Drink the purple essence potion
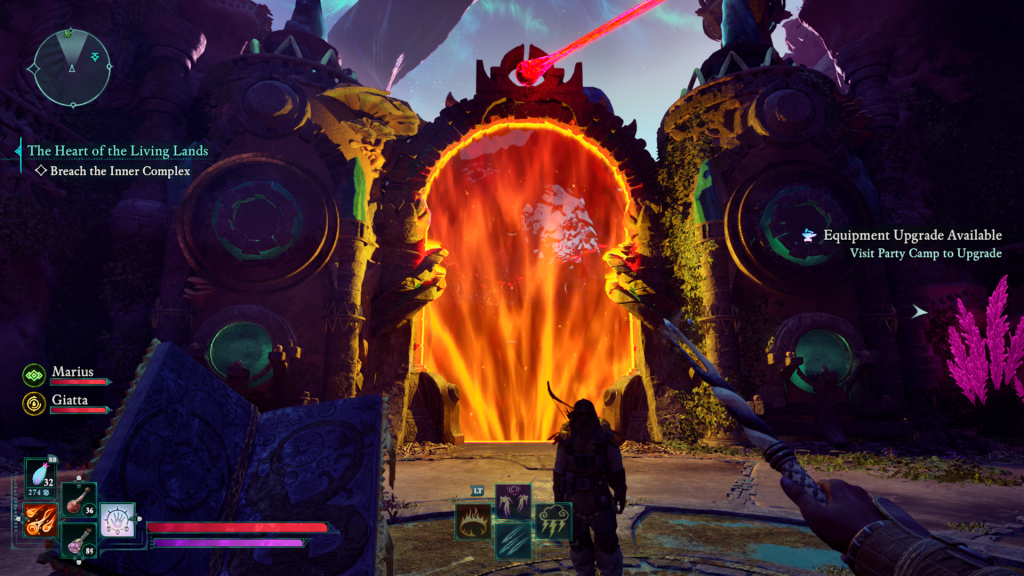The width and height of the screenshot is (1024, 576). click(x=79, y=541)
